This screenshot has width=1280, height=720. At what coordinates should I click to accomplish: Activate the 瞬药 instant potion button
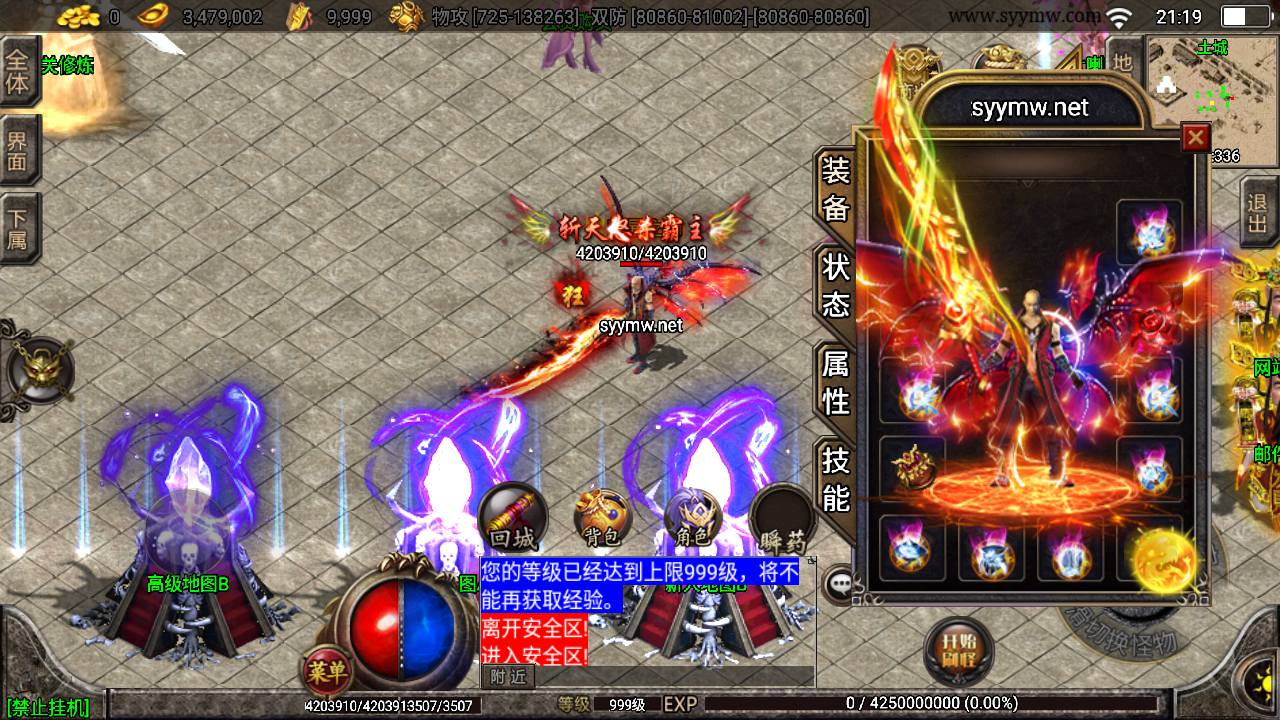[782, 519]
